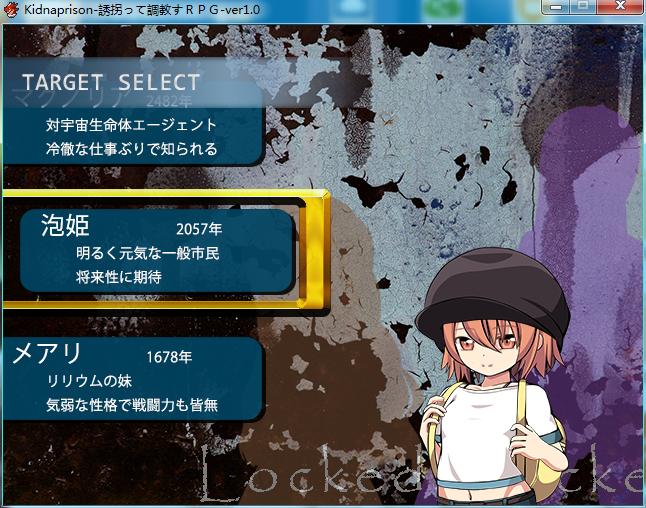Minimize the Kidnaprison window
The height and width of the screenshot is (508, 646).
[558, 8]
